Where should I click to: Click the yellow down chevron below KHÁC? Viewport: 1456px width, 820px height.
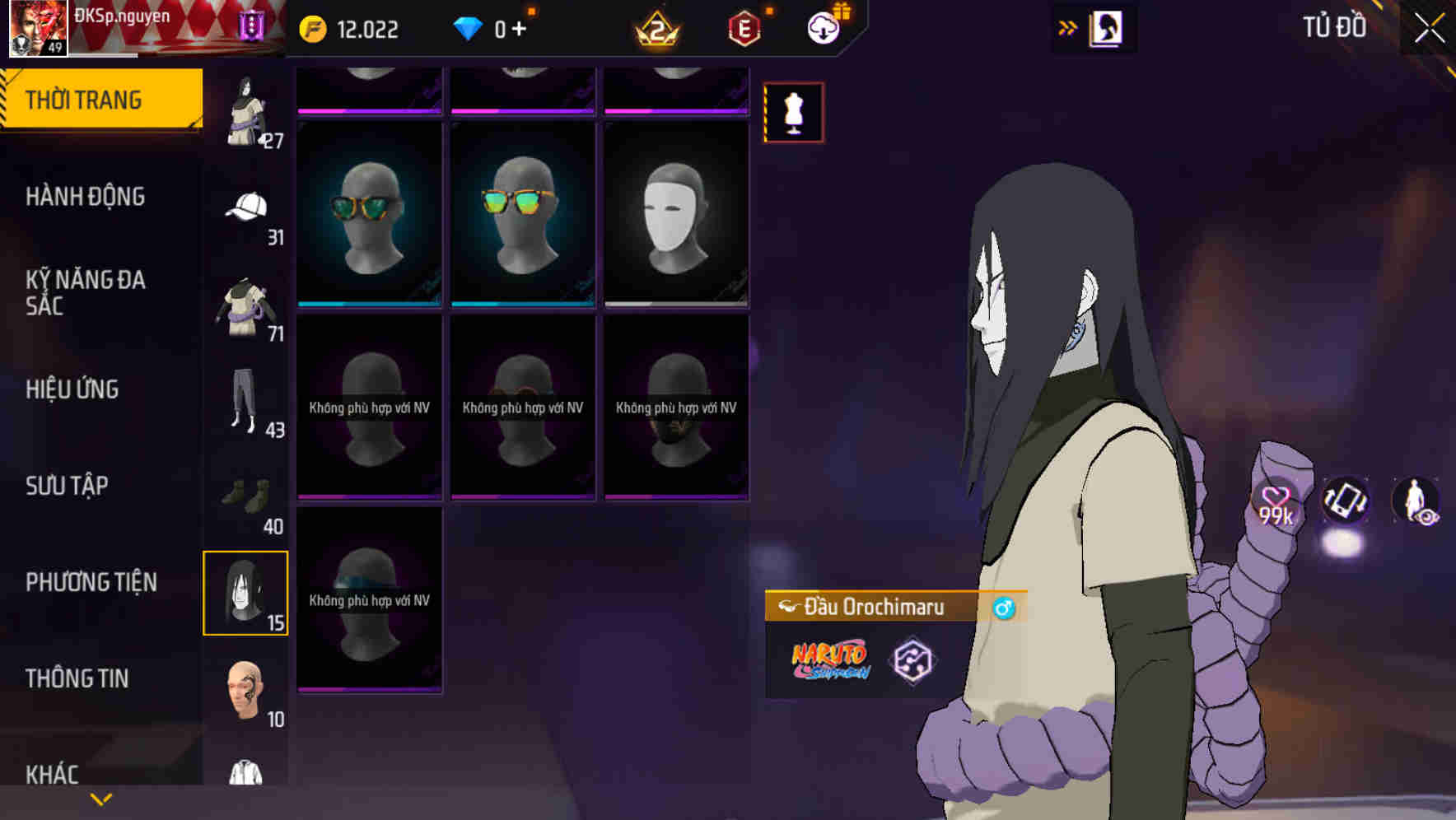tap(101, 797)
